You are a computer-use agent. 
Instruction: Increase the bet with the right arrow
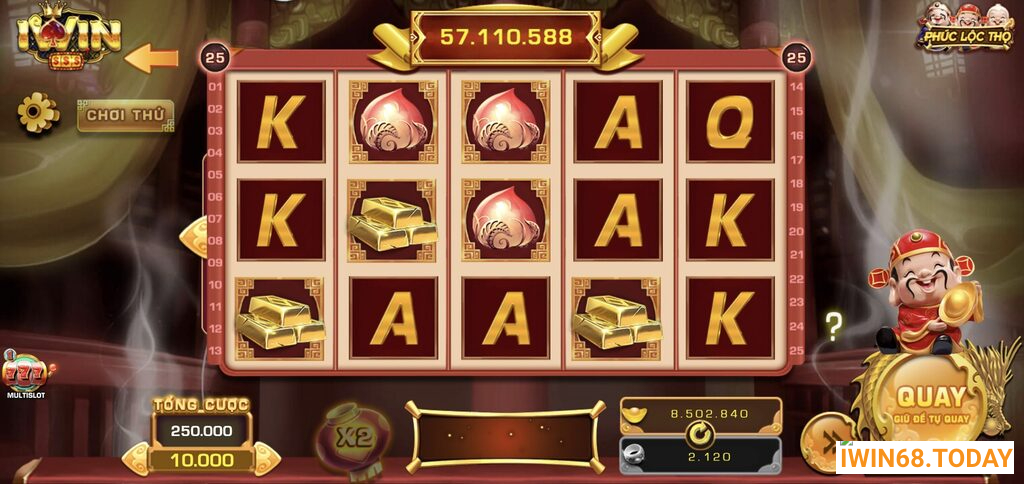tap(265, 459)
